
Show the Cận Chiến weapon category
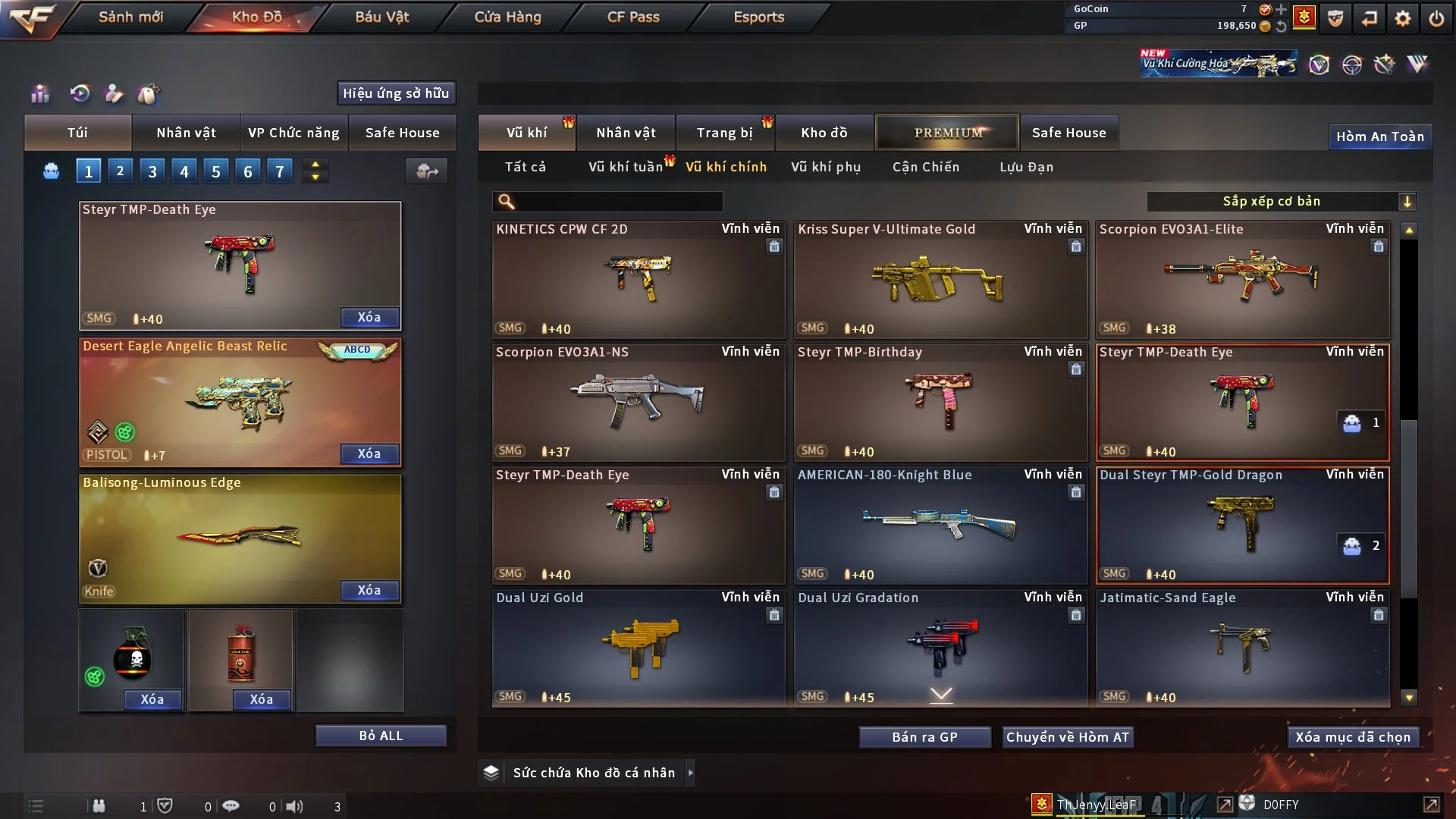pyautogui.click(x=925, y=167)
